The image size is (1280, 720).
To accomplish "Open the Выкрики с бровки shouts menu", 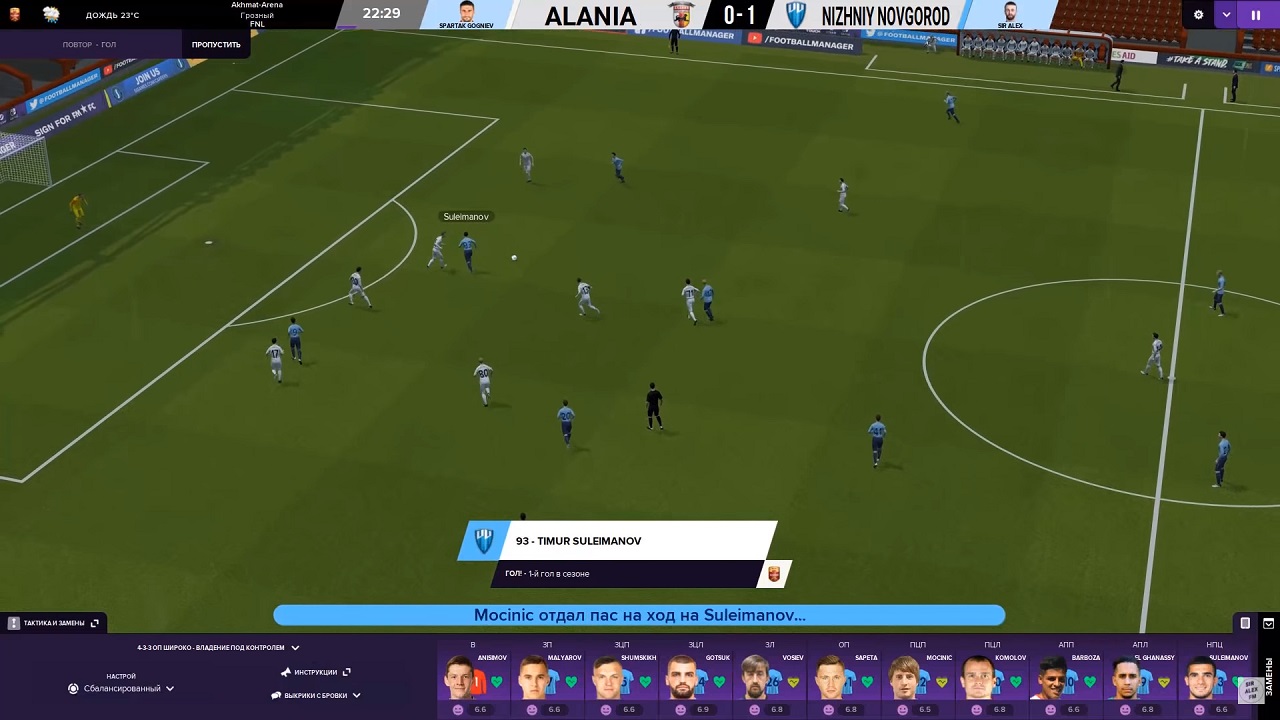I will click(316, 695).
